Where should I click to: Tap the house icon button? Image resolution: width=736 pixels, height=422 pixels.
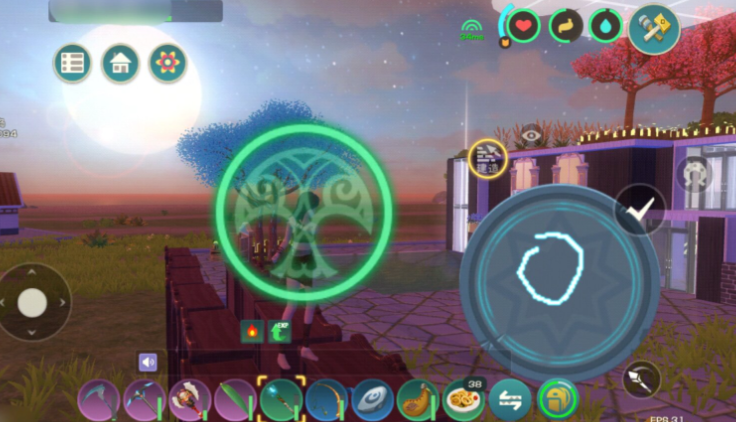tap(120, 63)
